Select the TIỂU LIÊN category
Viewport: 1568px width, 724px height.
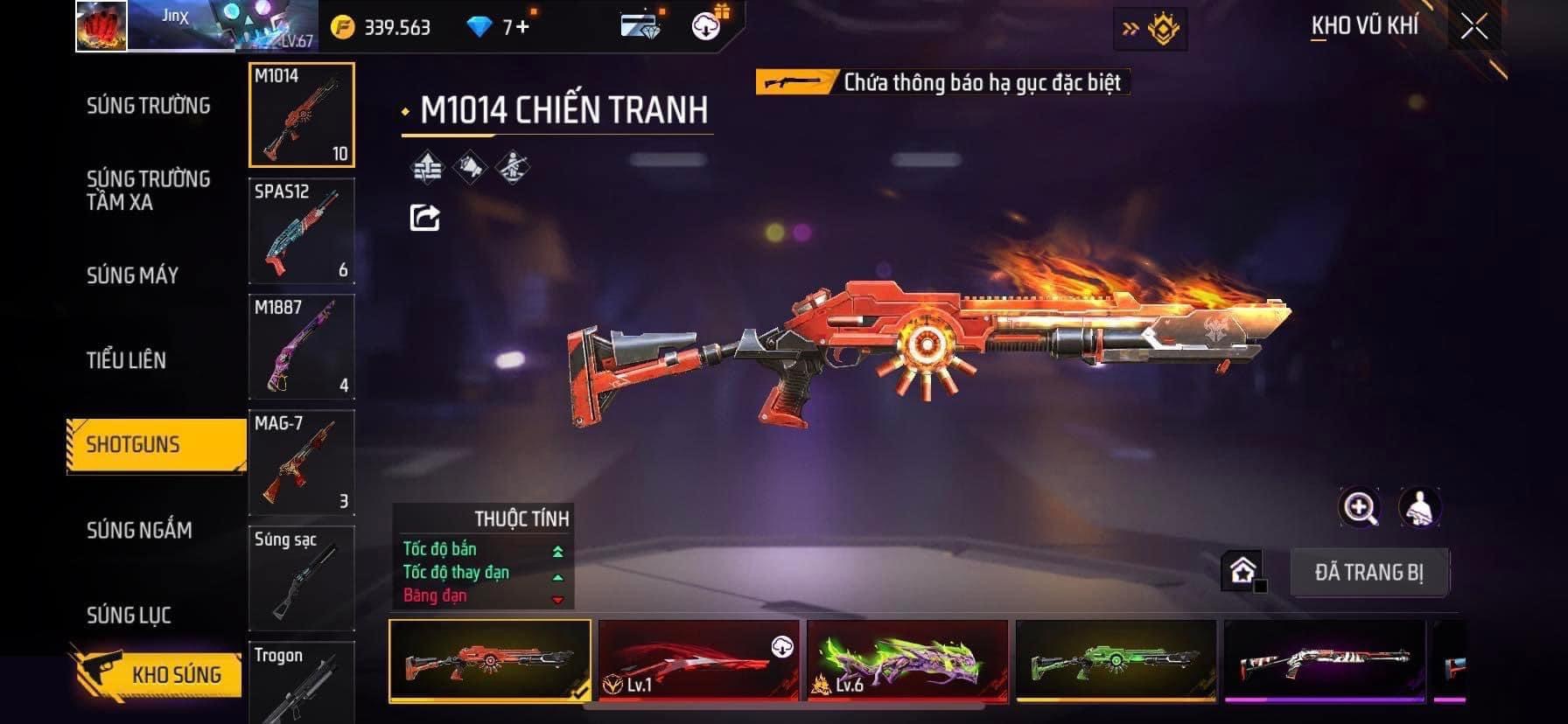[x=126, y=360]
